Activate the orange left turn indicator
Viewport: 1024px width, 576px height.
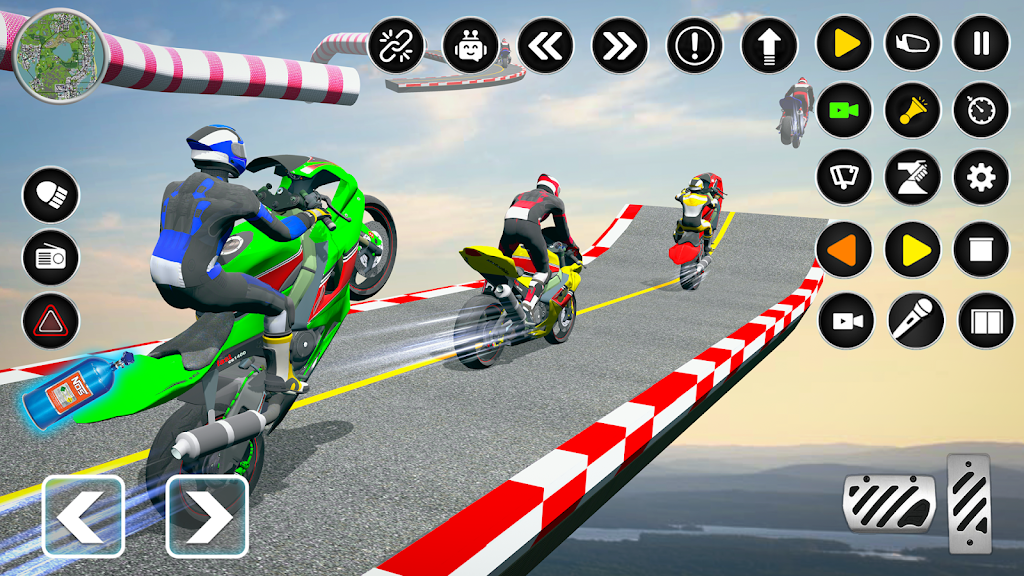coord(844,249)
